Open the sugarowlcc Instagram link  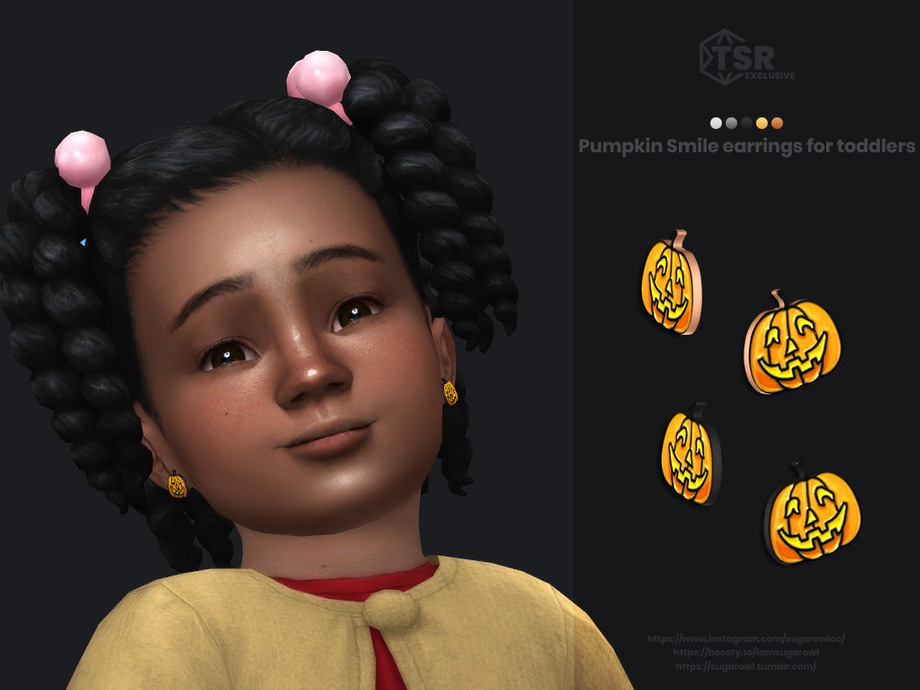746,638
